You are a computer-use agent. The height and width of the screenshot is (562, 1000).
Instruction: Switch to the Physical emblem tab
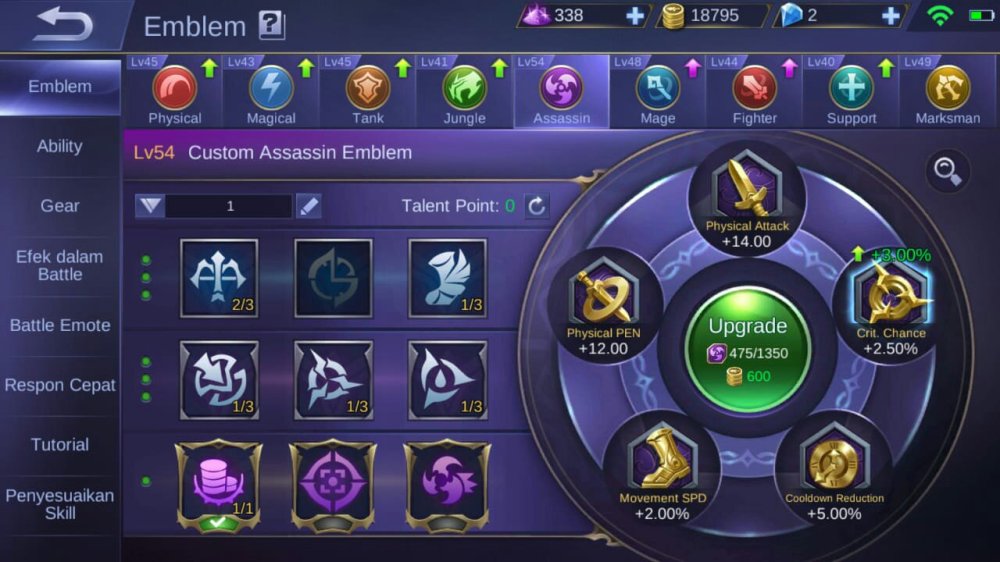pos(174,92)
